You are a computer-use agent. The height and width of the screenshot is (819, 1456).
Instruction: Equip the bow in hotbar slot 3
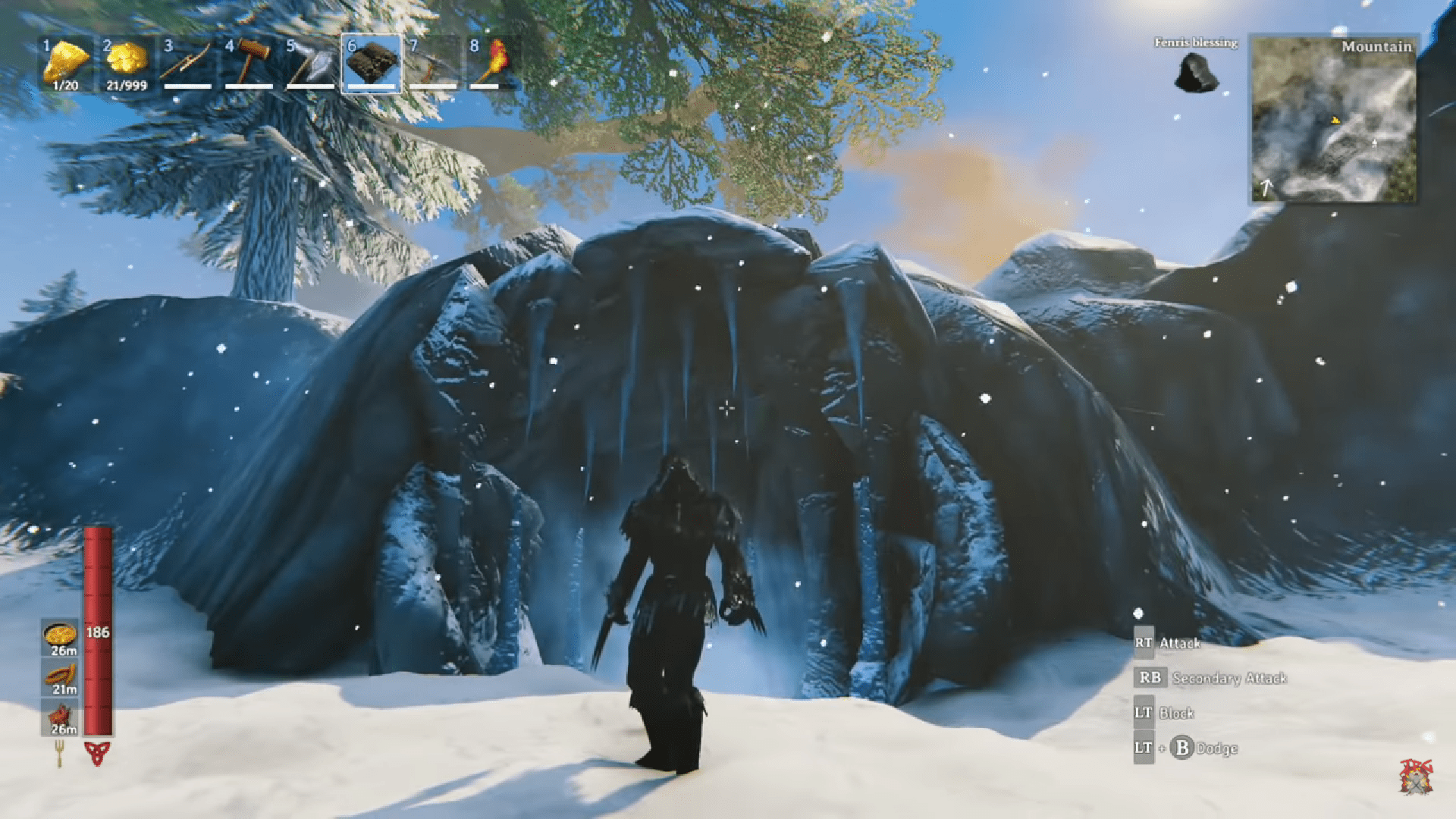pos(187,62)
